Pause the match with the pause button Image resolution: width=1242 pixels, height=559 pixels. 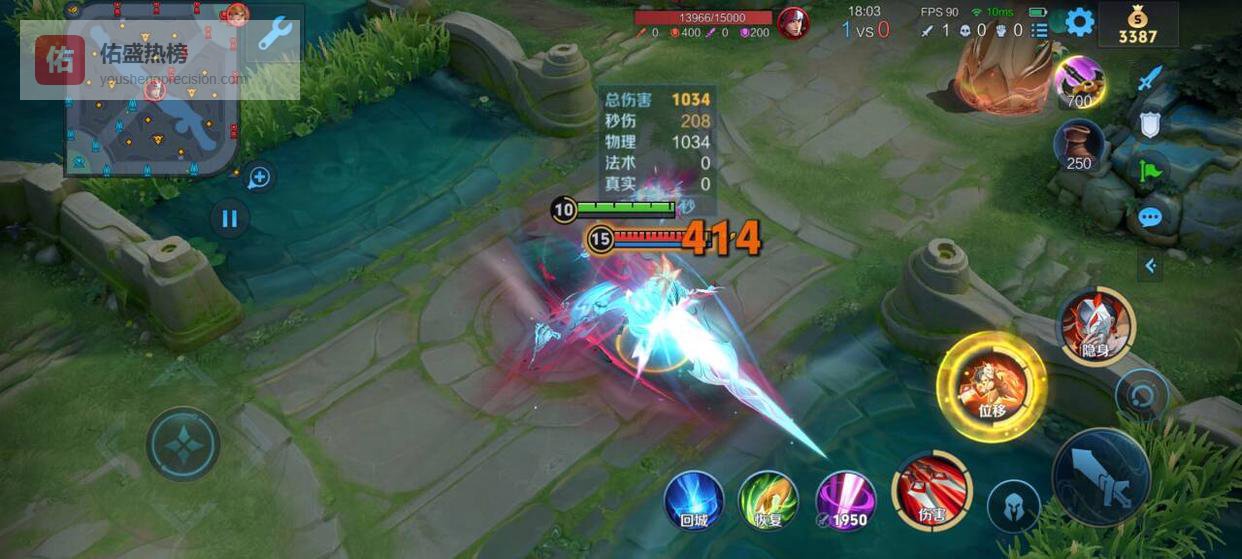[x=229, y=218]
